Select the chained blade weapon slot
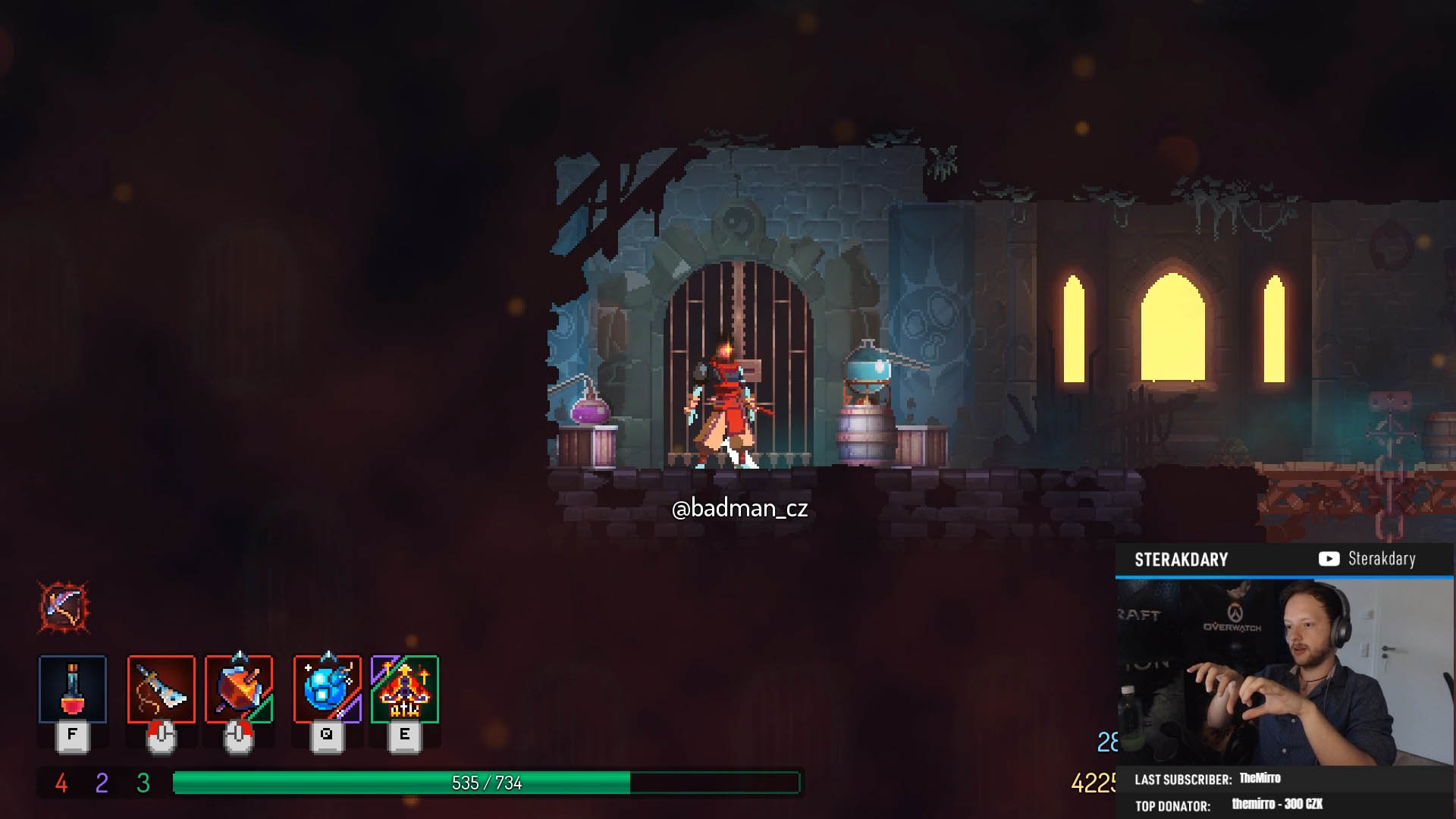This screenshot has width=1456, height=819. tap(162, 689)
